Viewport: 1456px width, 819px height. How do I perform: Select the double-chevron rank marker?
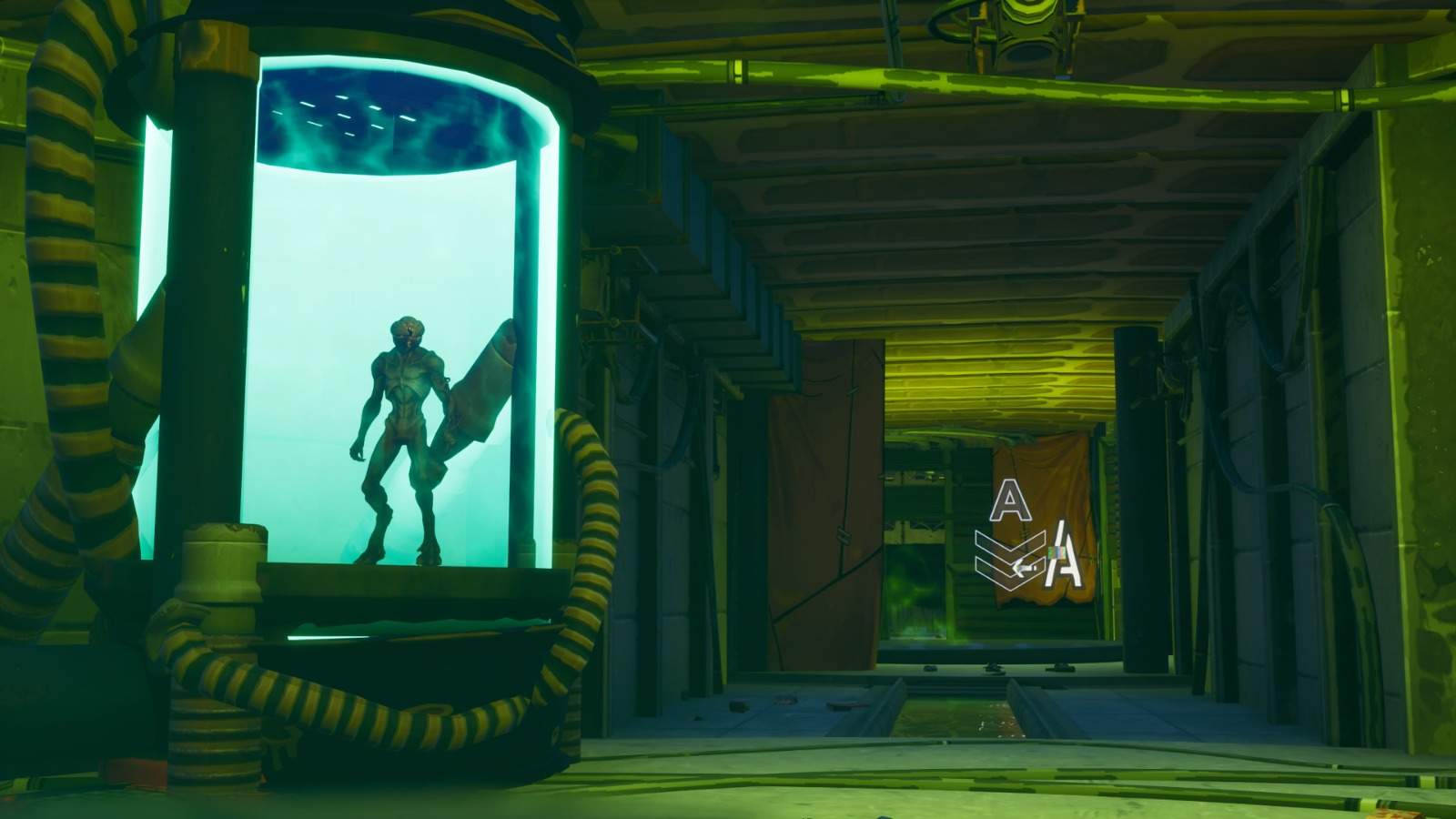click(1006, 560)
